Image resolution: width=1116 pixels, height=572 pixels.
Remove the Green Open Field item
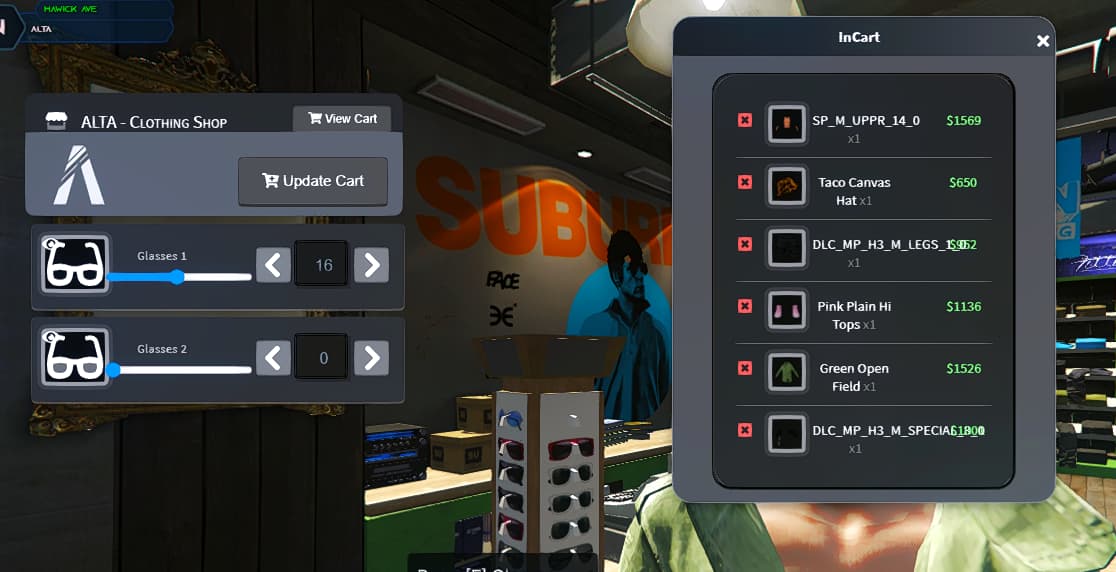click(x=745, y=368)
